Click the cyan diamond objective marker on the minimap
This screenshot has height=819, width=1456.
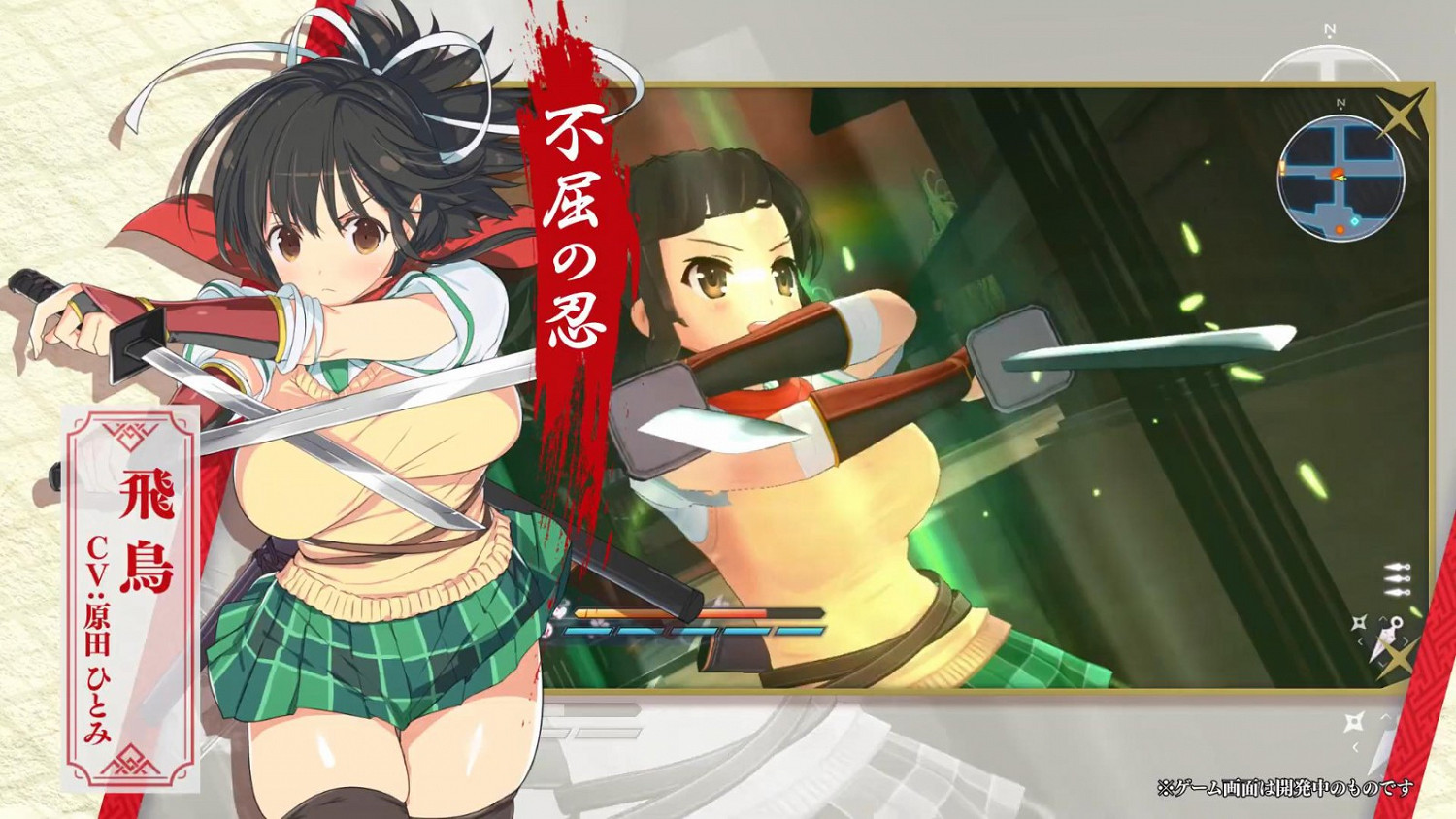click(x=1355, y=221)
